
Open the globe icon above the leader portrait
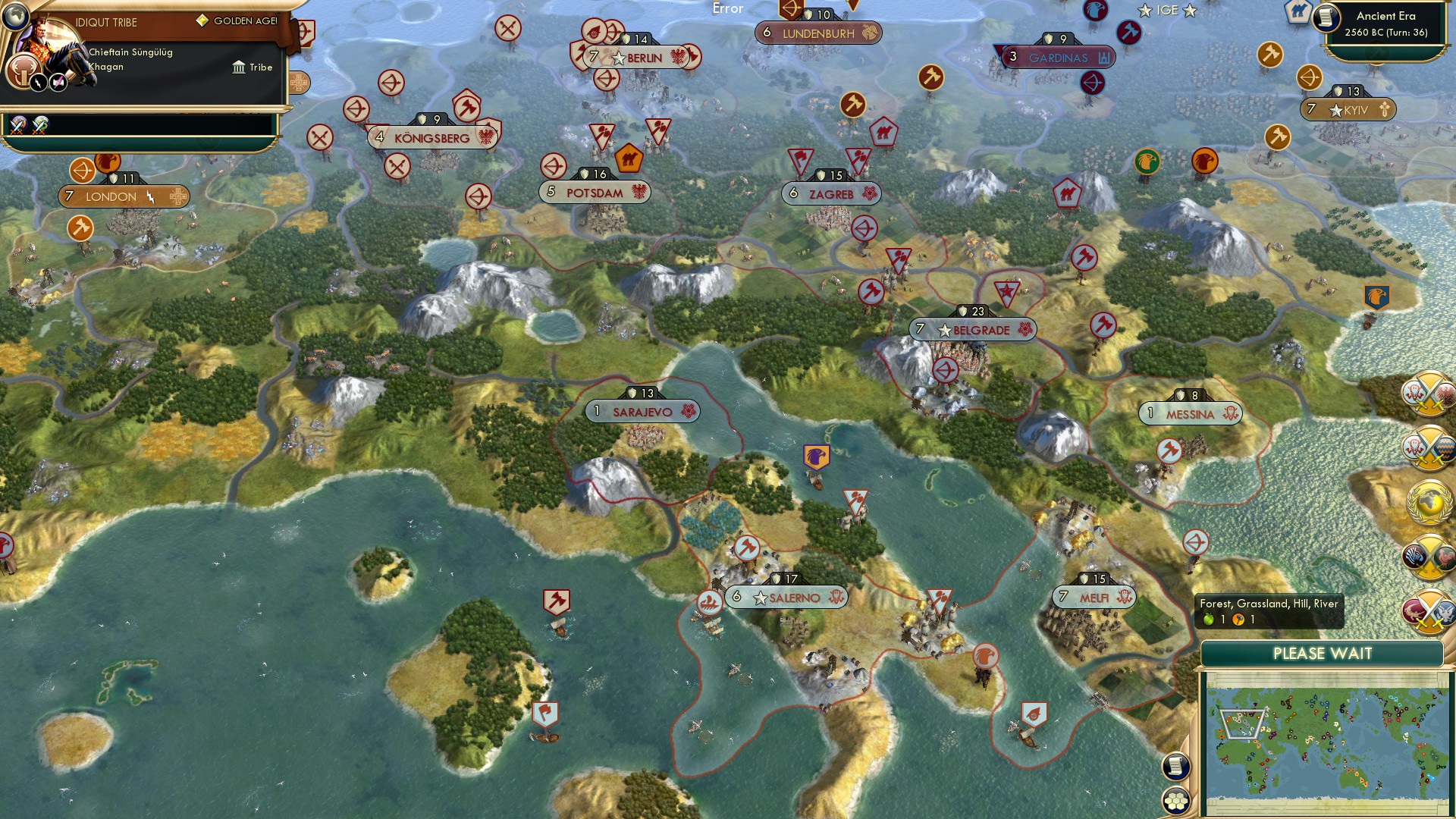(15, 17)
